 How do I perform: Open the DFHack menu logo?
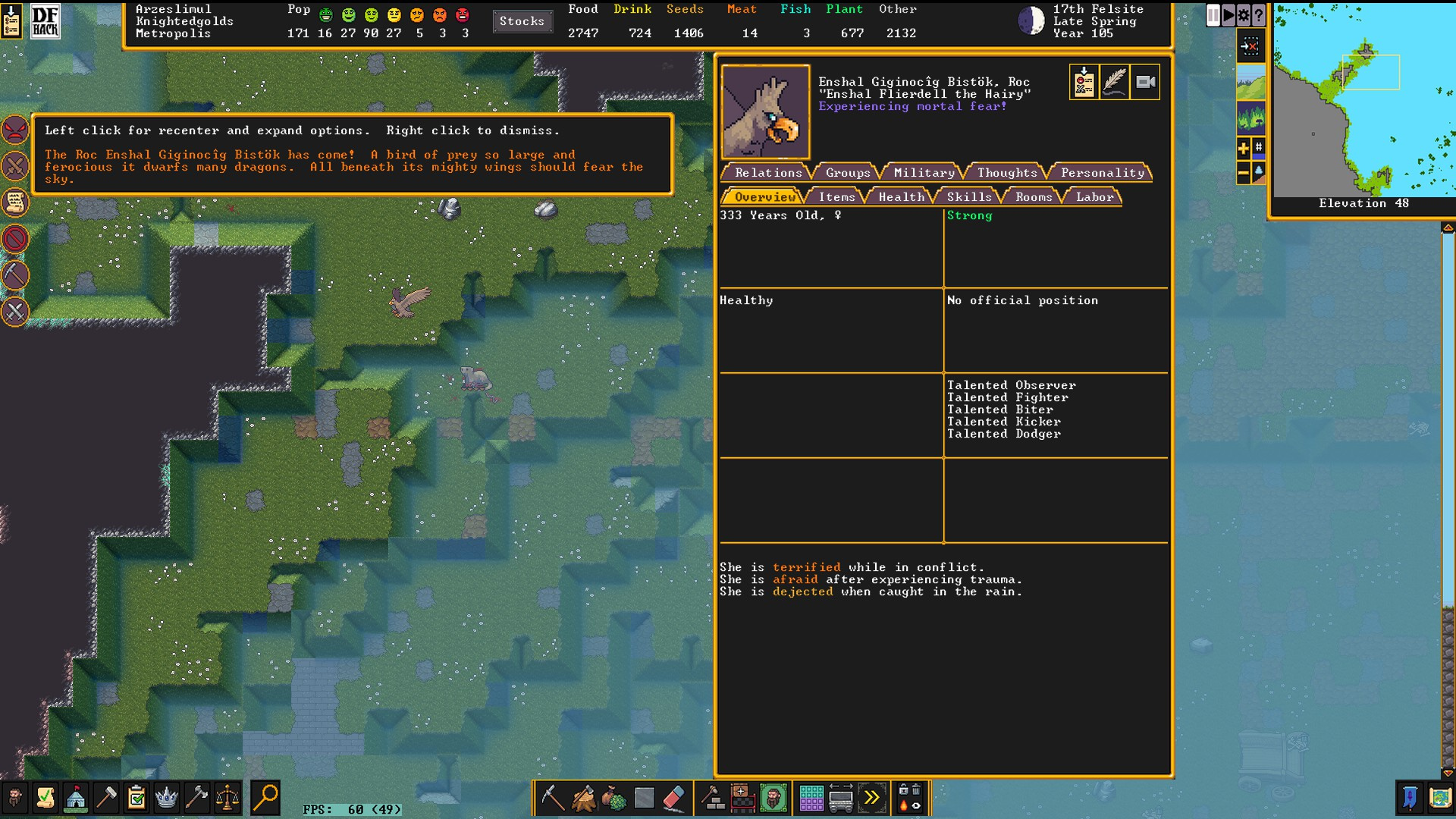click(45, 21)
